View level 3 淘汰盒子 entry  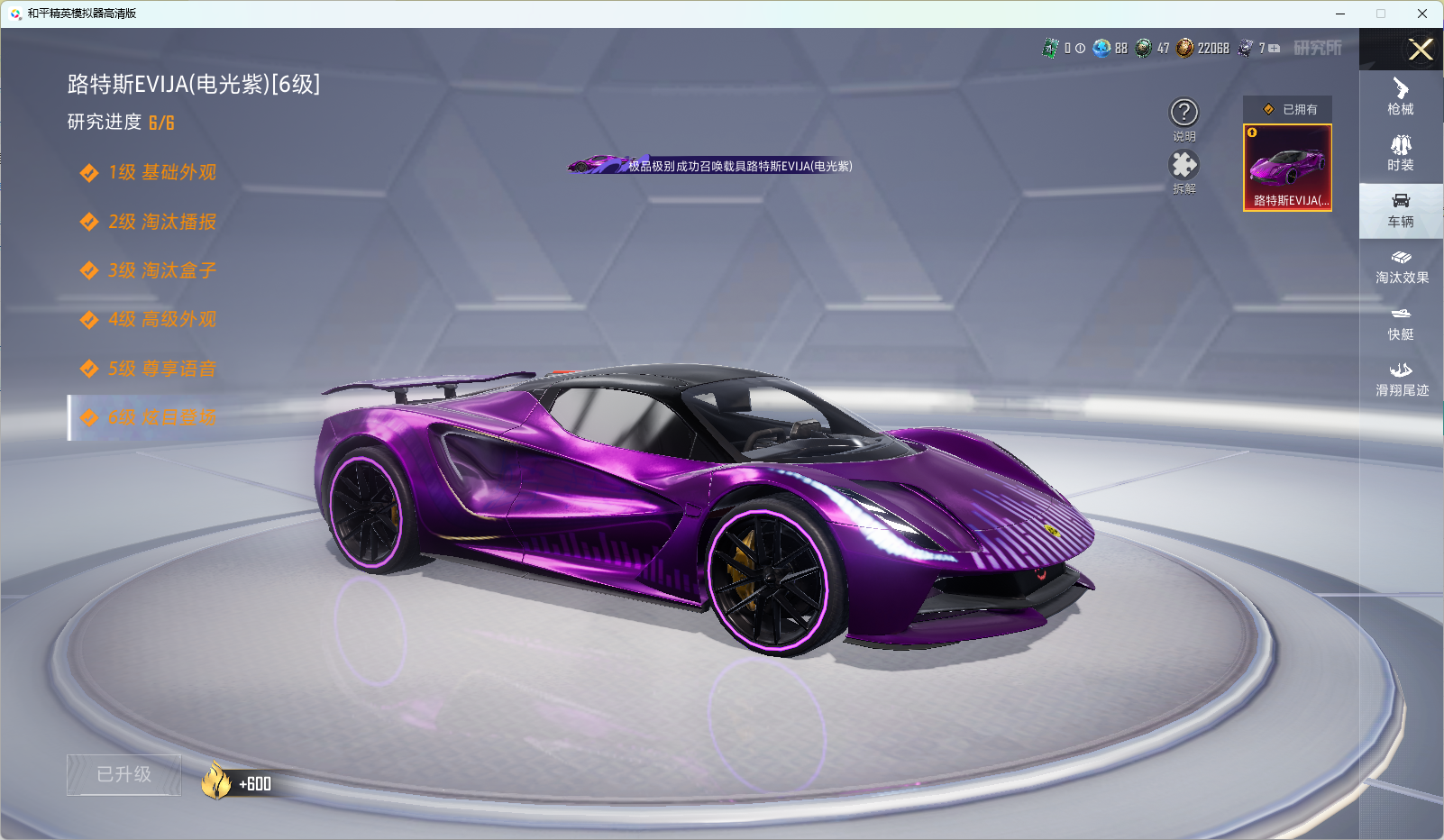(162, 270)
